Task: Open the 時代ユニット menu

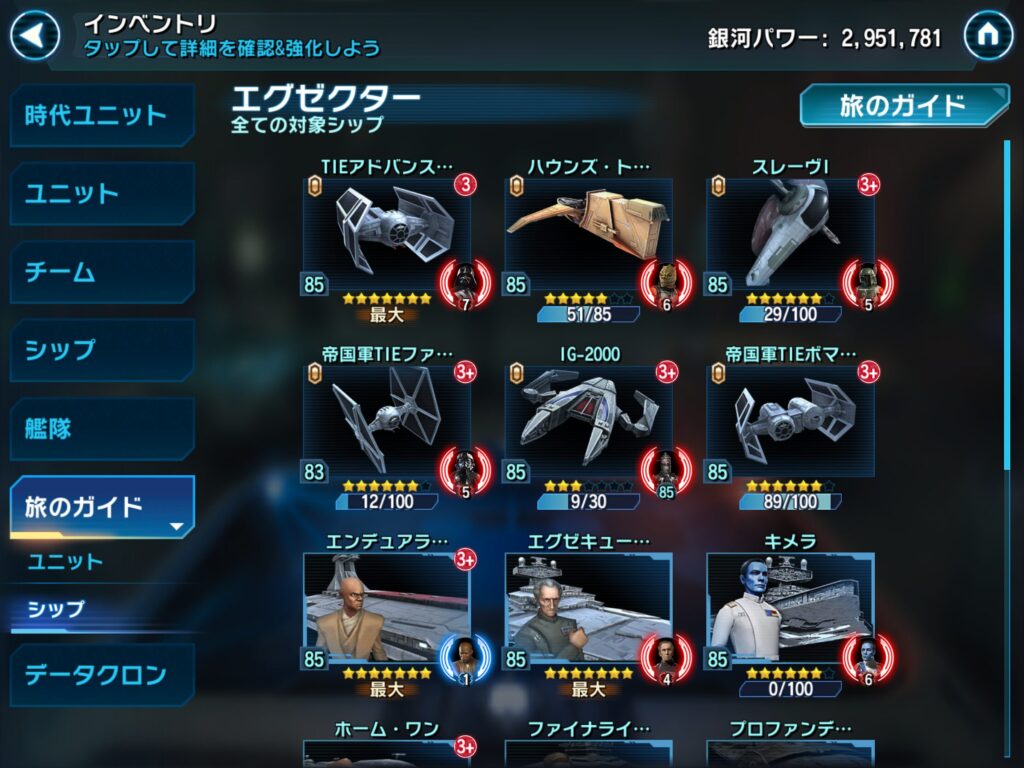Action: tap(102, 115)
